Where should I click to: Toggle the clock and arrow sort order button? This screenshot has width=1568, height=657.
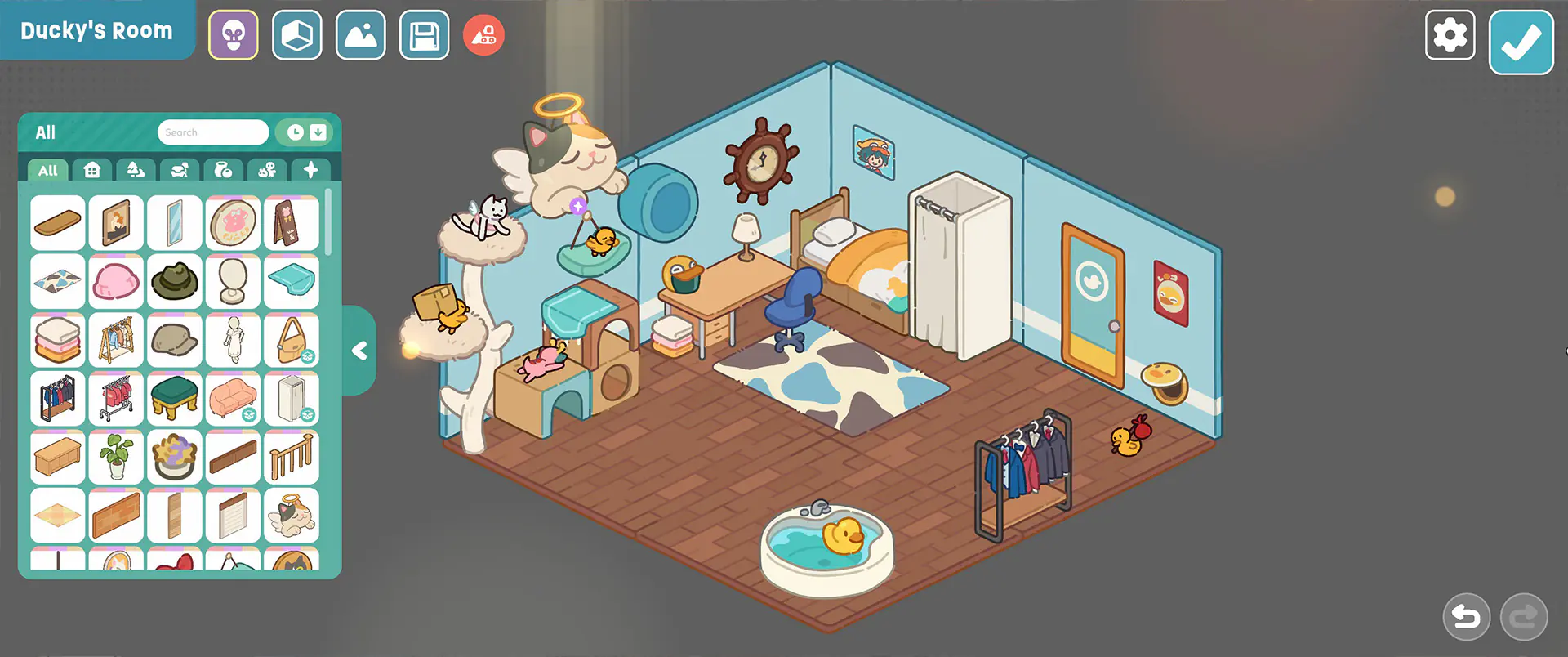coord(306,132)
